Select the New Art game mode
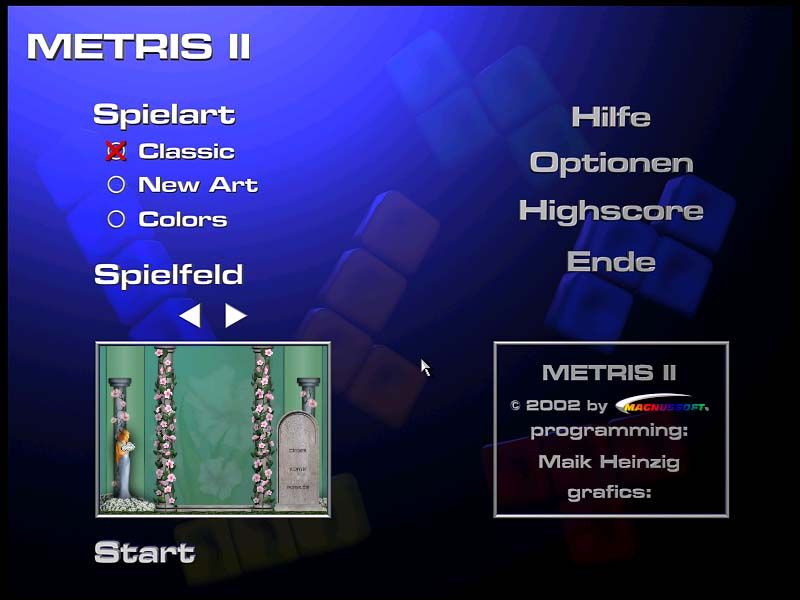The width and height of the screenshot is (800, 600). click(x=116, y=185)
